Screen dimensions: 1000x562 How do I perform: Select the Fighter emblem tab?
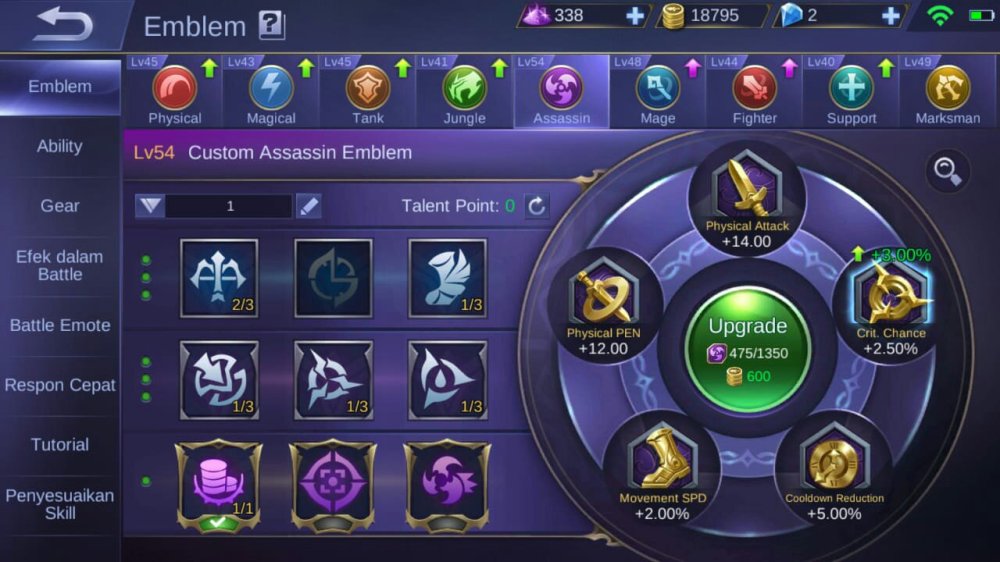tap(754, 92)
